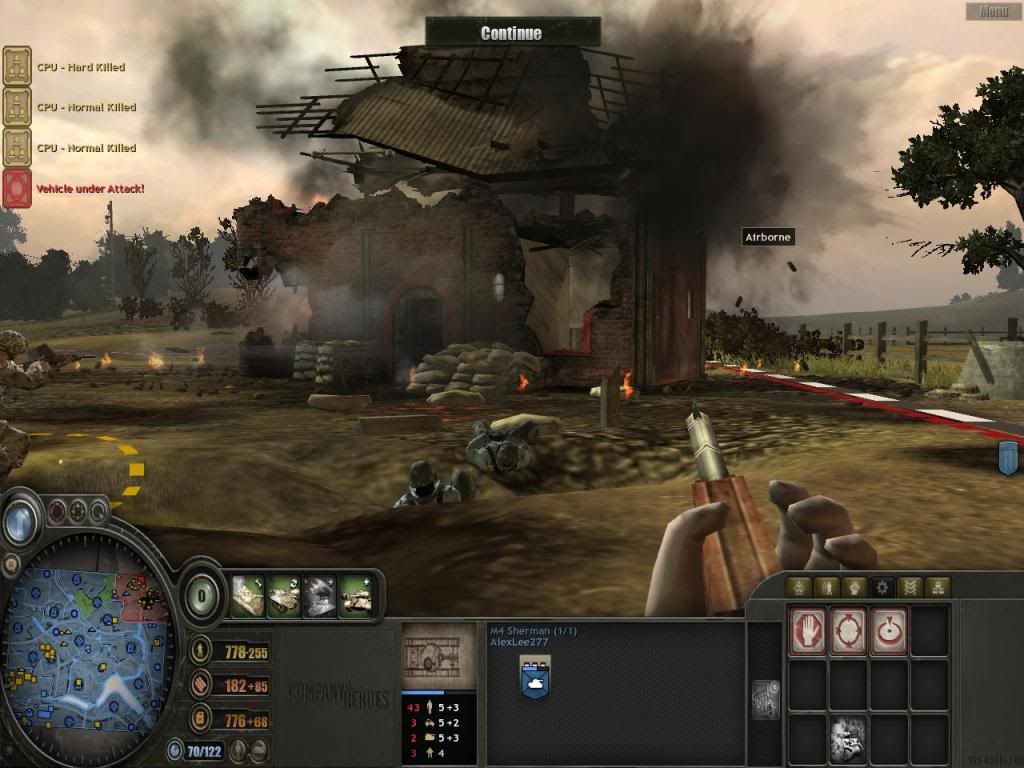Viewport: 1024px width, 768px height.
Task: Click the Continue button
Action: tap(512, 33)
